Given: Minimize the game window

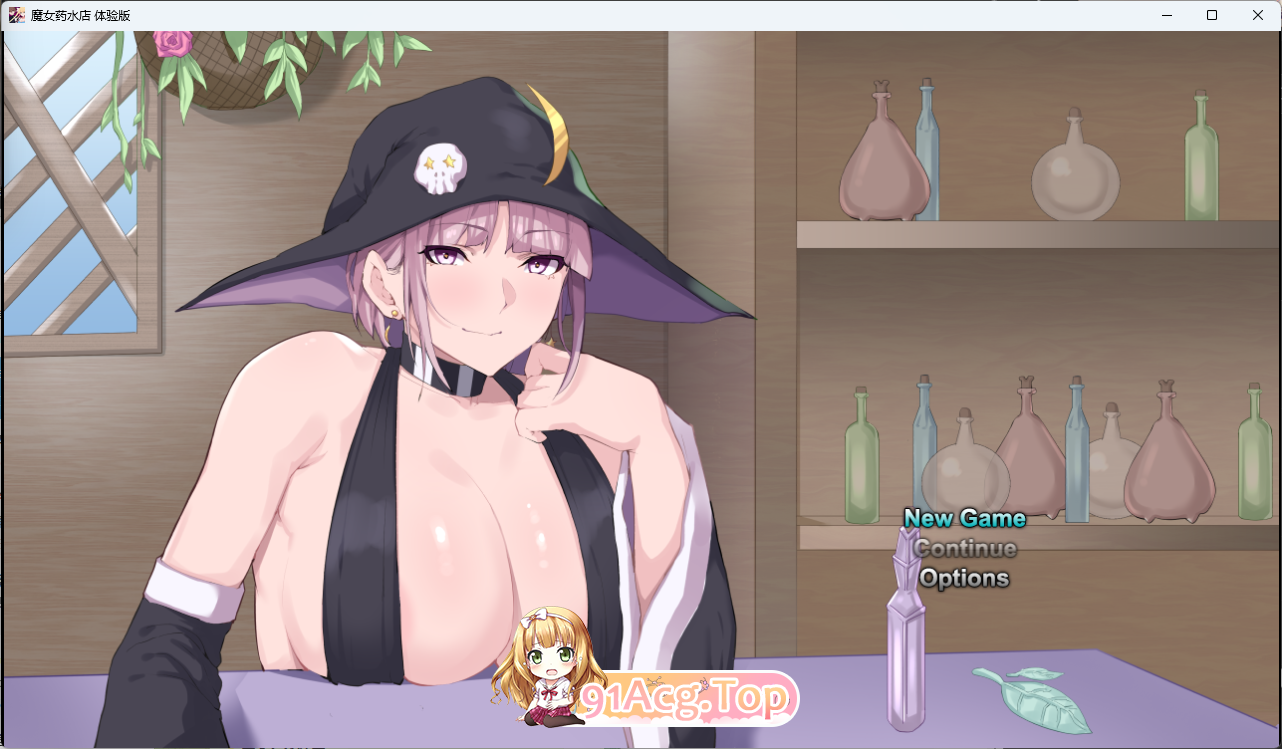Looking at the screenshot, I should [1165, 15].
